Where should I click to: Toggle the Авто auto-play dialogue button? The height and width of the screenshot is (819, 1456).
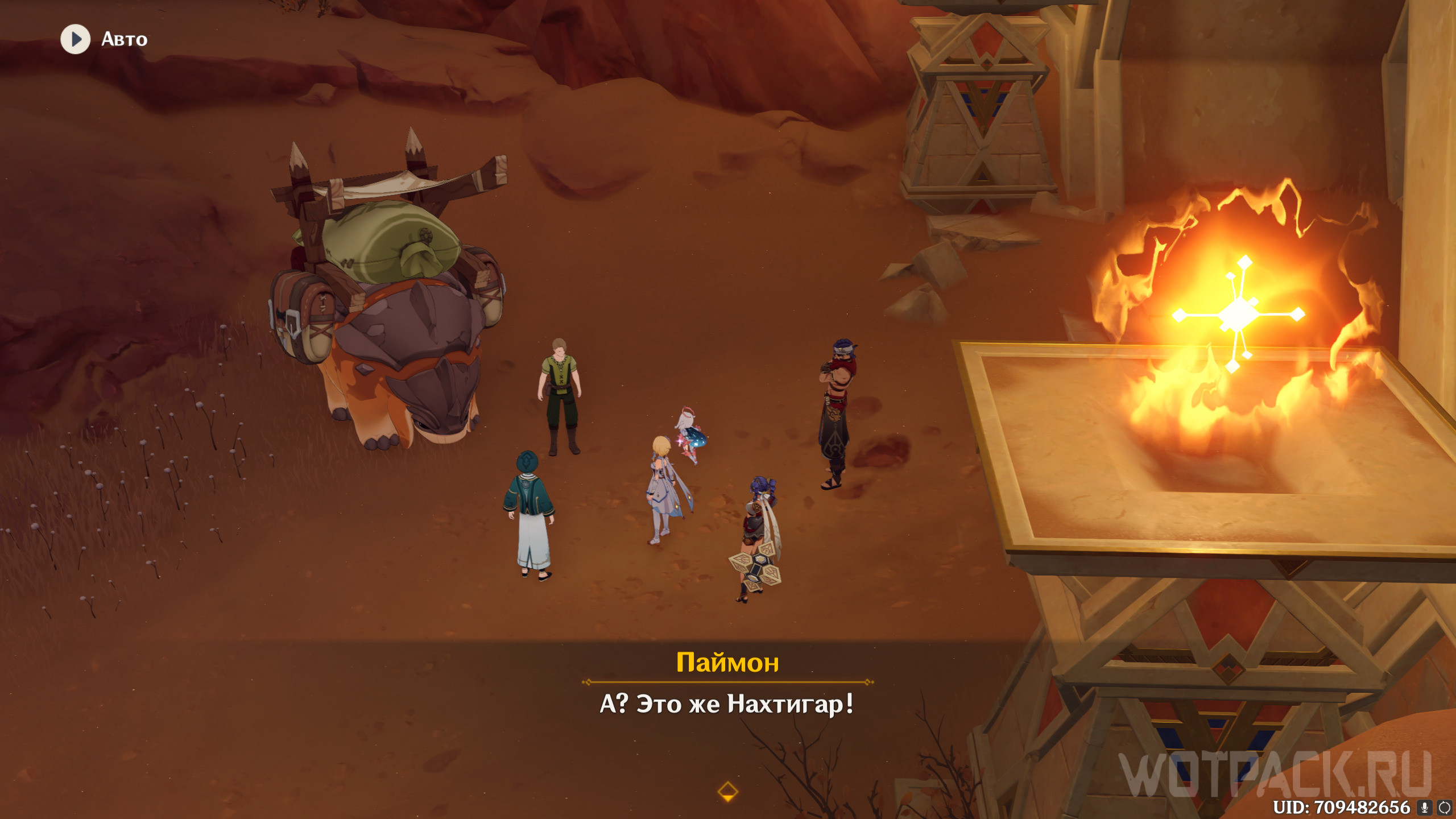76,39
